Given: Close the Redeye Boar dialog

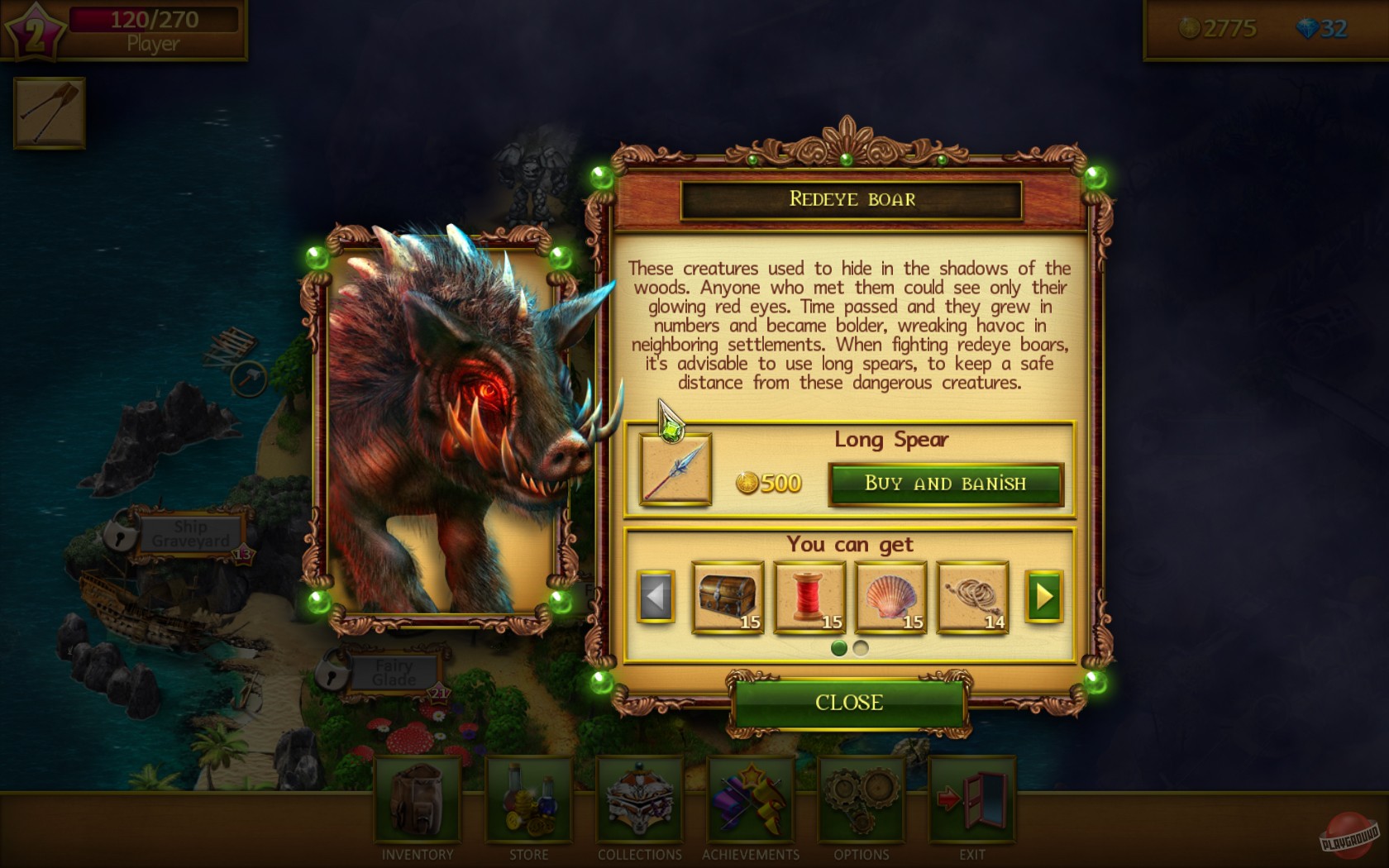Looking at the screenshot, I should (848, 703).
